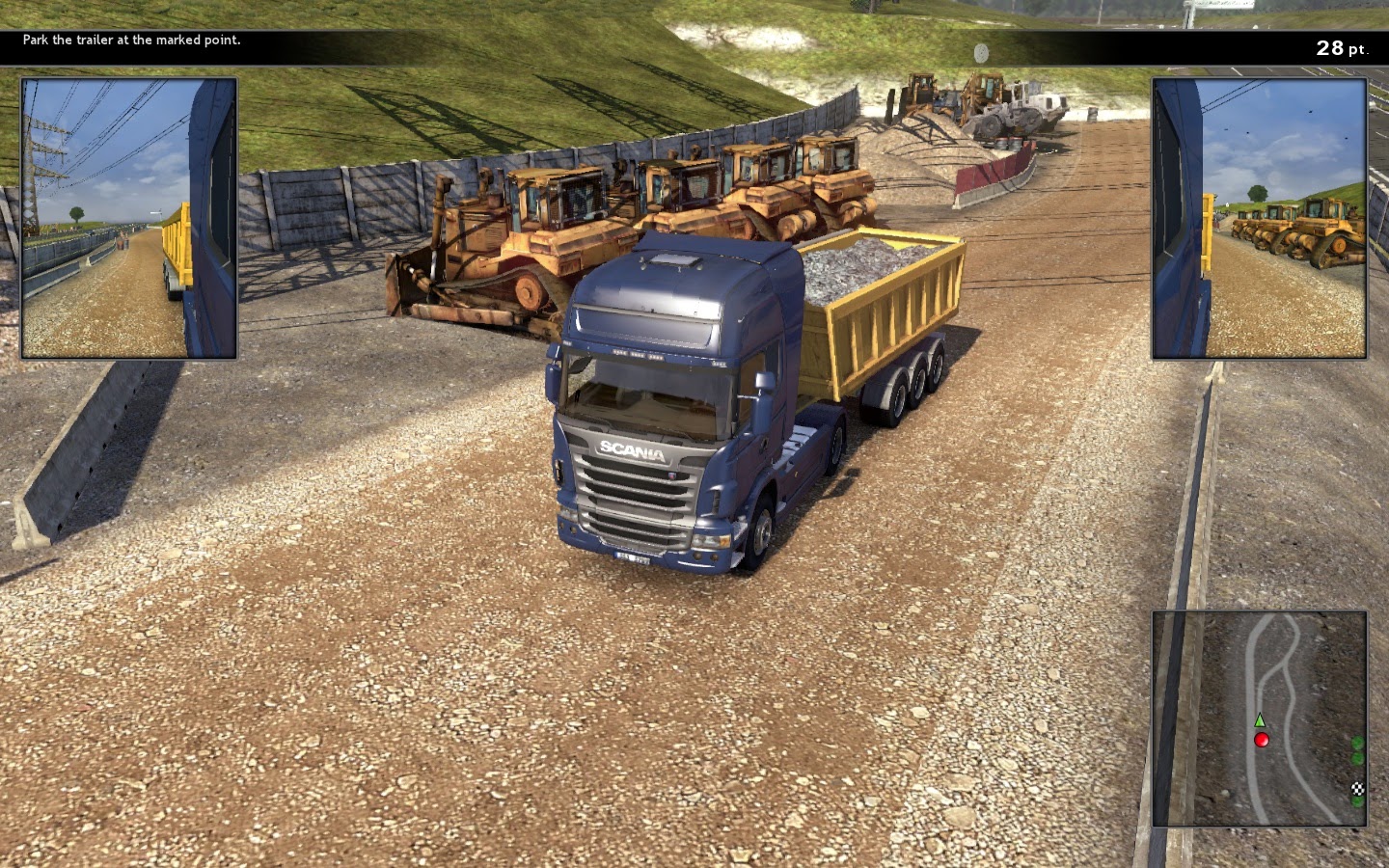Open the route minimap

pos(1259,718)
